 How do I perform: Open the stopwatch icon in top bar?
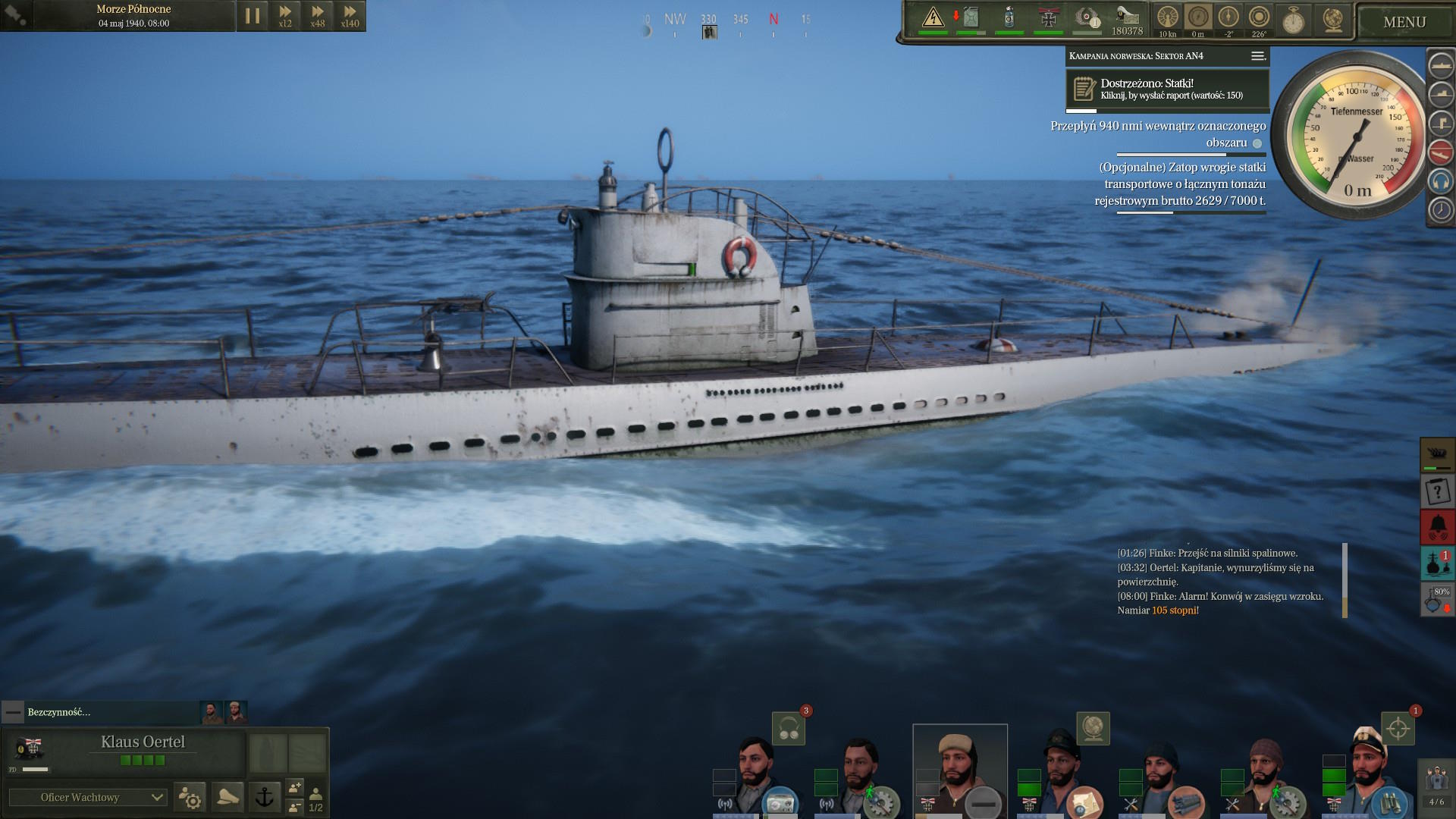pos(1293,20)
